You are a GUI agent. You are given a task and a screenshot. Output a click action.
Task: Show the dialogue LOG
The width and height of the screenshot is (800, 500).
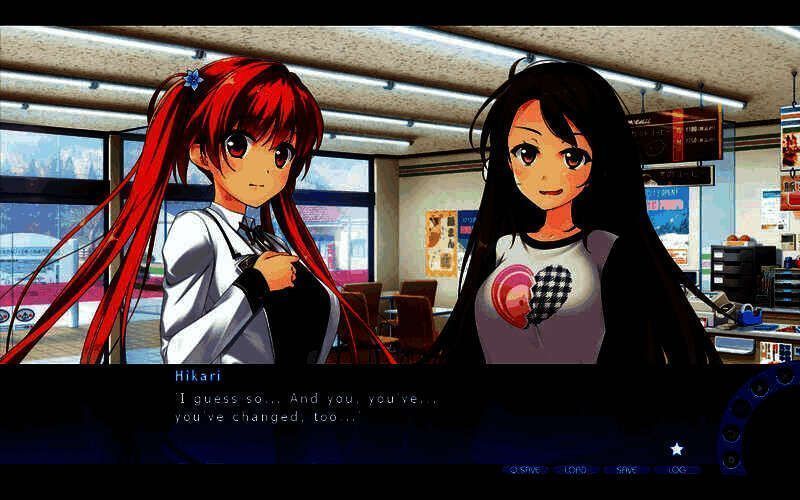(x=675, y=469)
